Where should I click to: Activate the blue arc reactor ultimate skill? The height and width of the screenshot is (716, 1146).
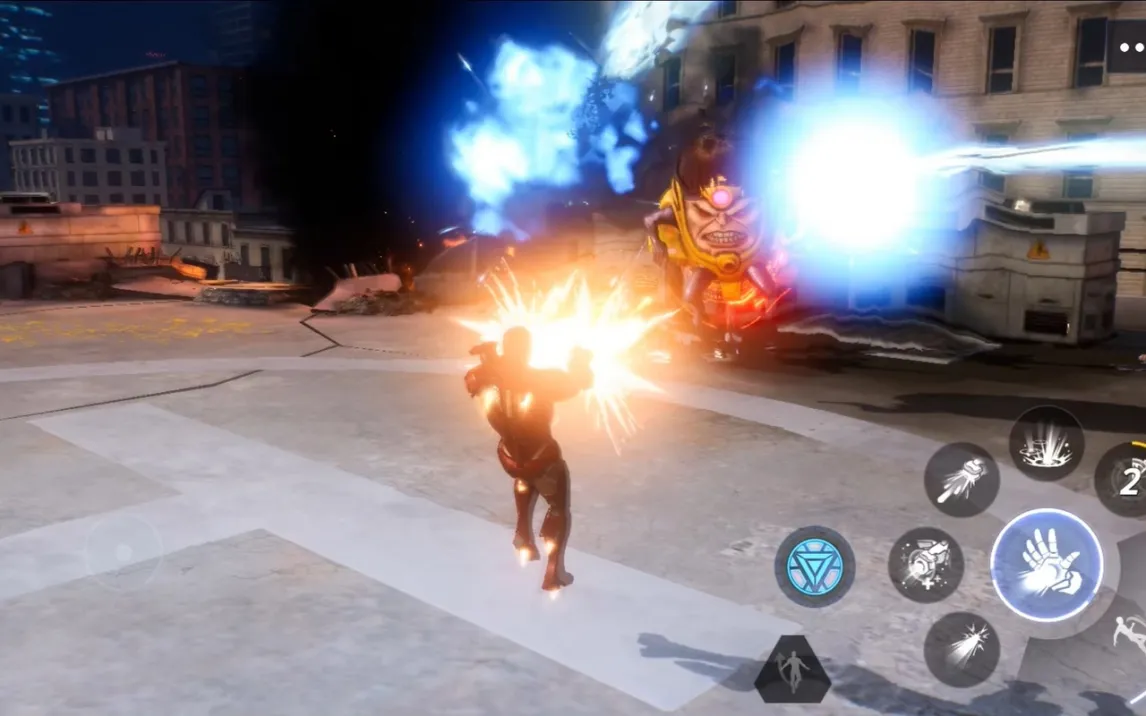pyautogui.click(x=815, y=566)
